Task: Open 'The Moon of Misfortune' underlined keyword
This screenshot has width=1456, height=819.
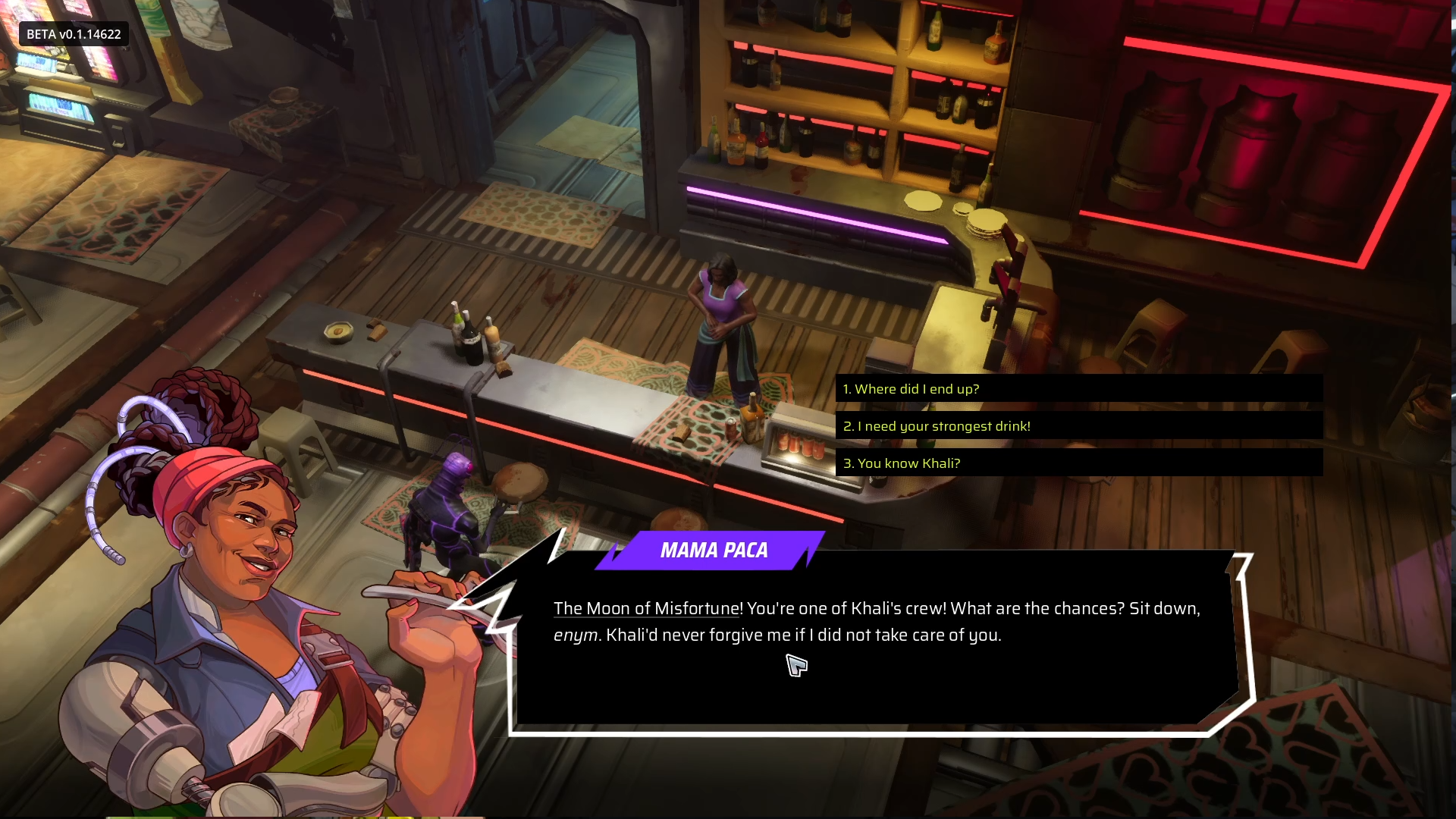Action: pos(644,608)
